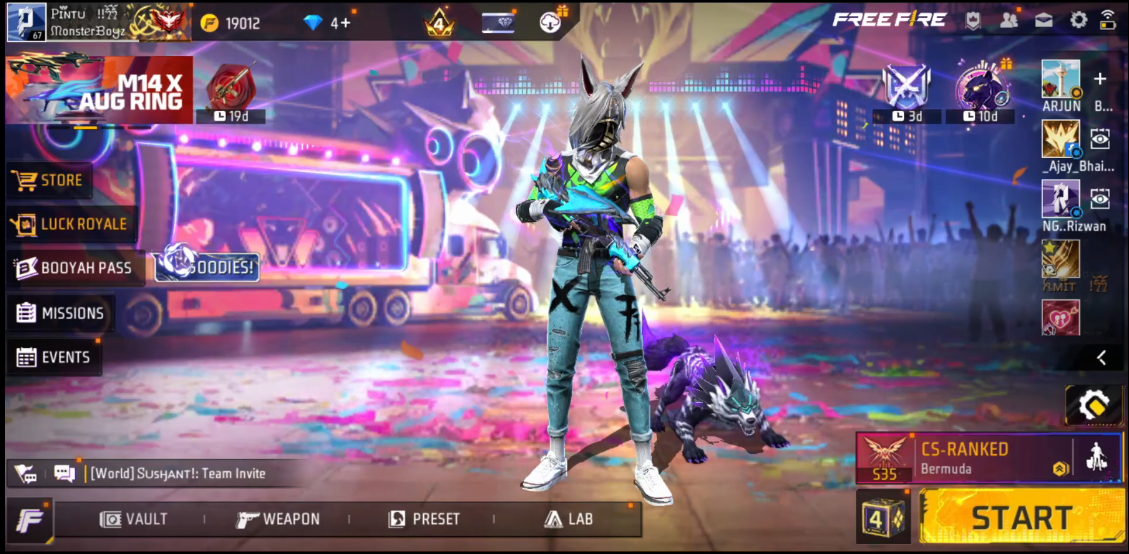Collapse the friends panel with the arrow

coord(1101,357)
